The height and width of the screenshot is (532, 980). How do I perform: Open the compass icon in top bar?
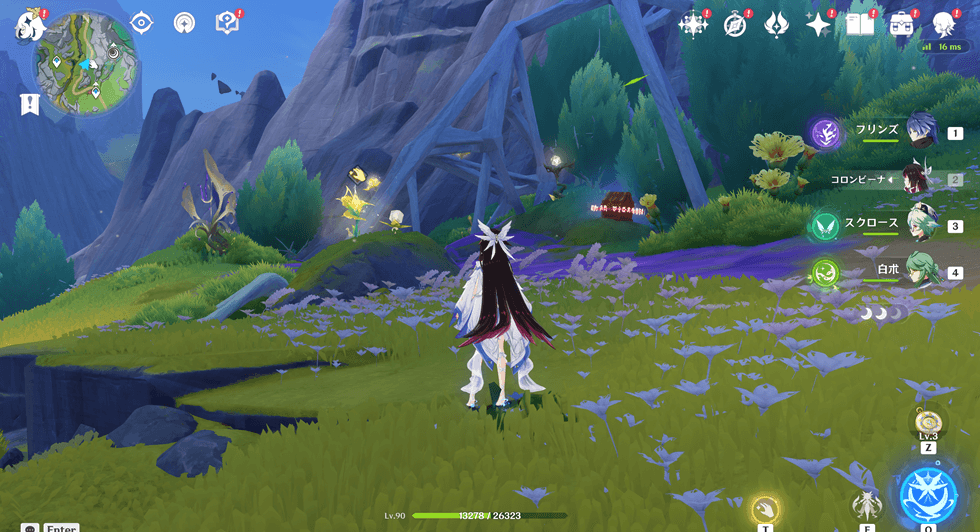coord(735,24)
